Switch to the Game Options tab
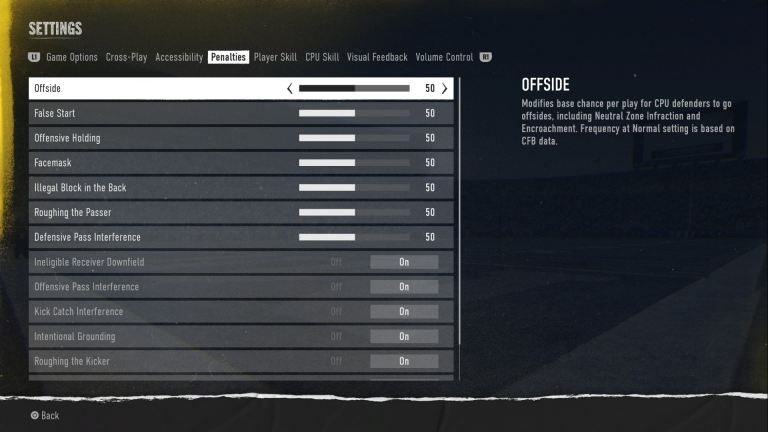The height and width of the screenshot is (432, 768). (x=72, y=58)
